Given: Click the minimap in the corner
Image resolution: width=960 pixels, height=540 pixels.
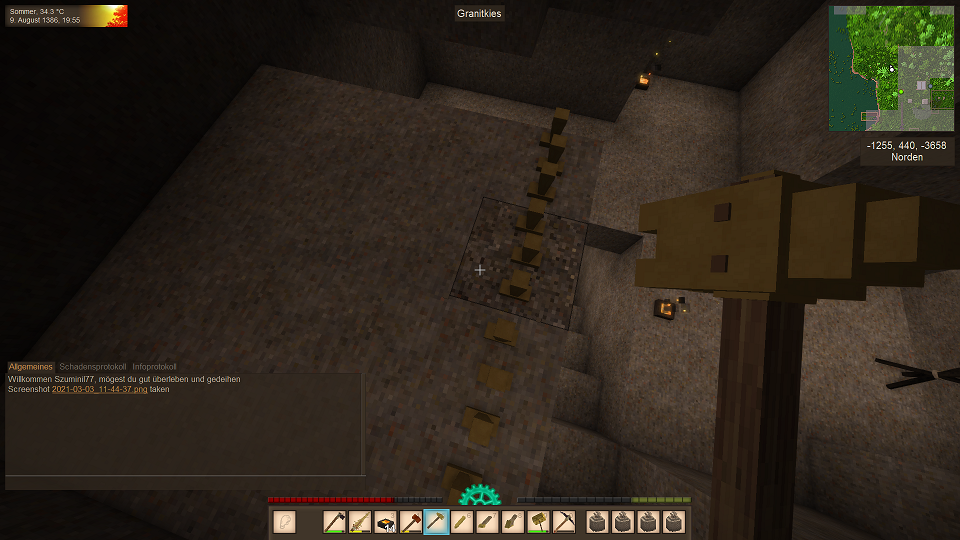Looking at the screenshot, I should (x=891, y=68).
